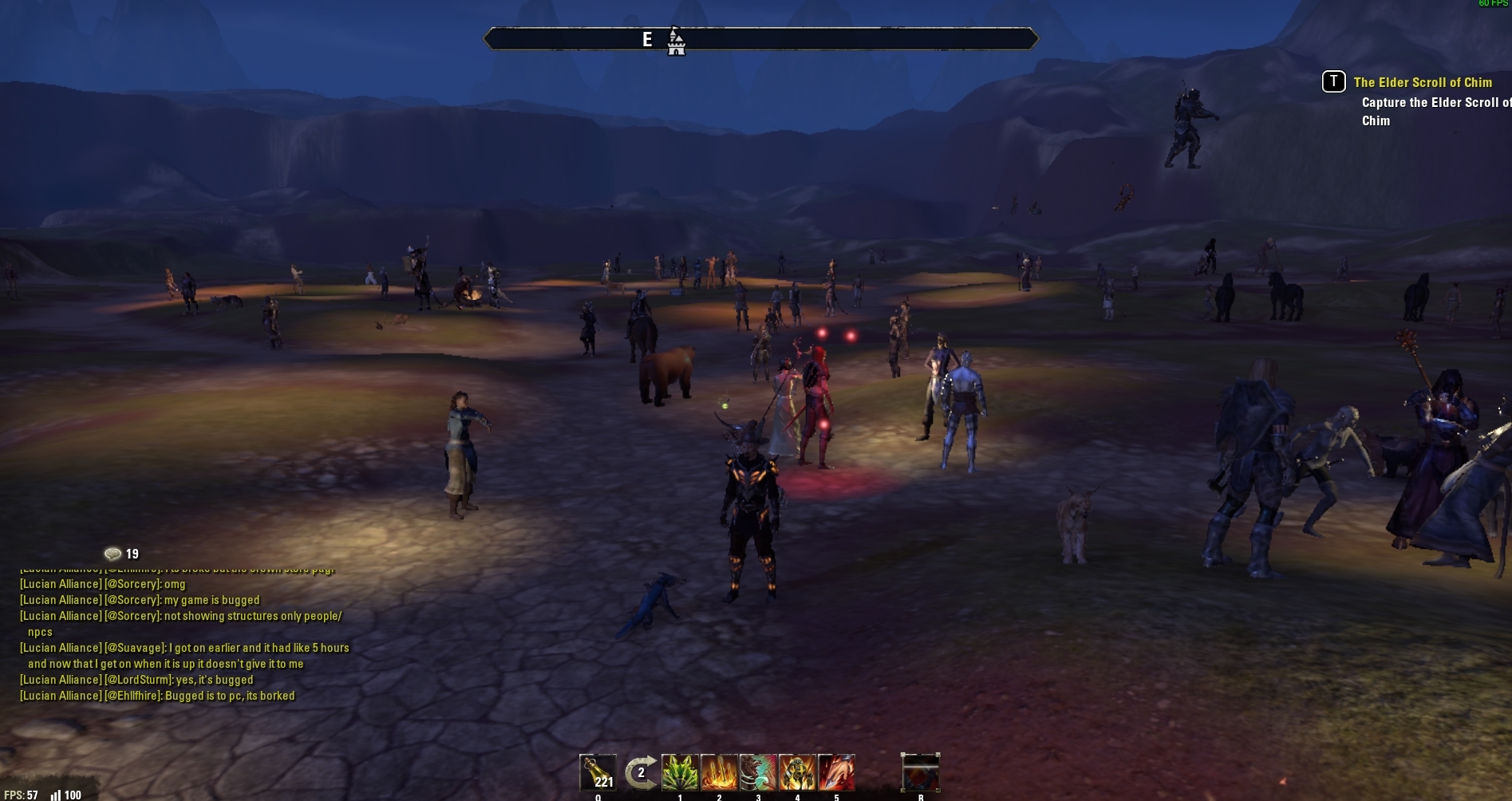Activate the armored guardian ability
1512x801 pixels.
pyautogui.click(x=797, y=772)
